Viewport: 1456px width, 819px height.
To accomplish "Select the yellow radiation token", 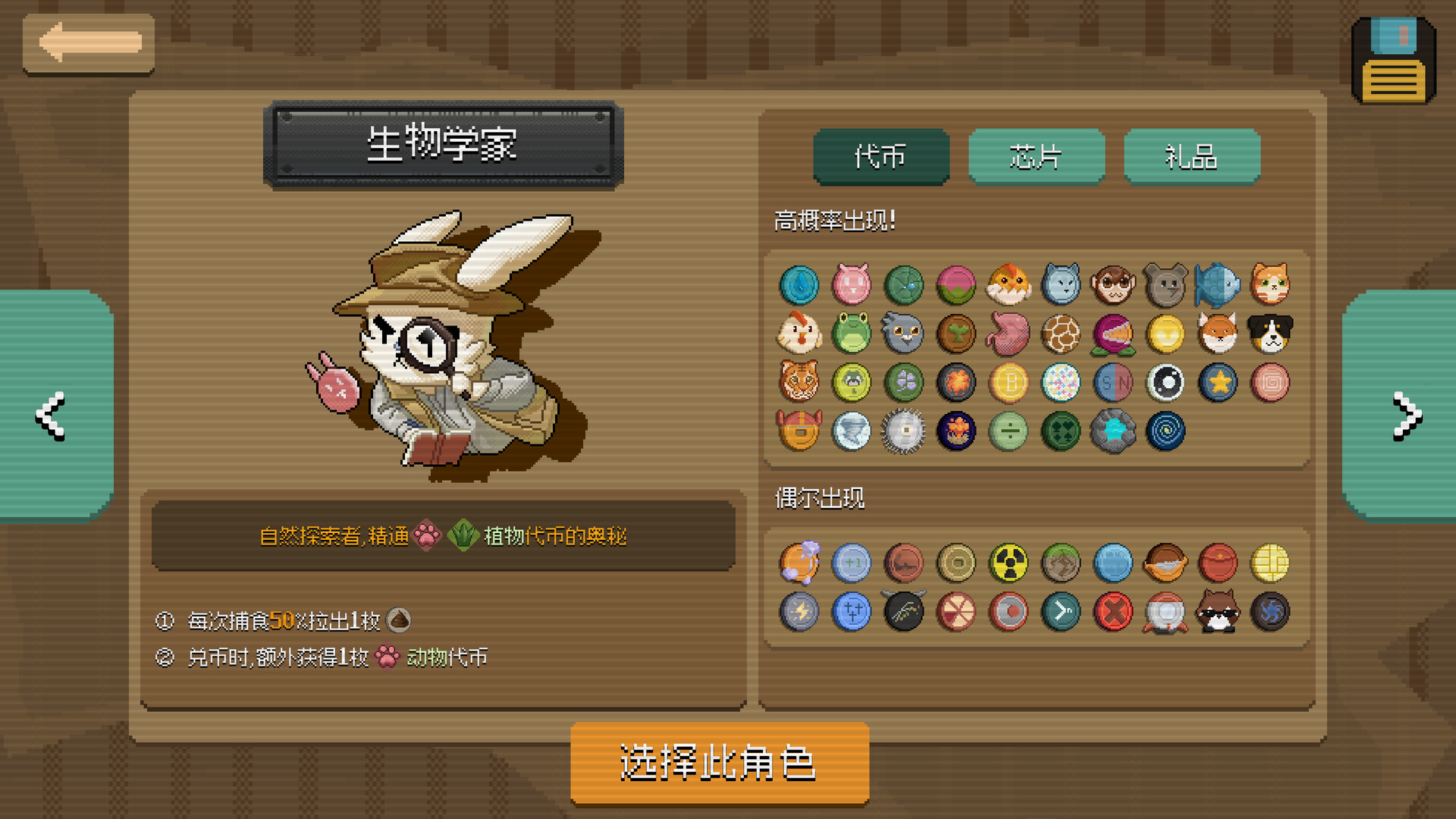I will click(1009, 563).
